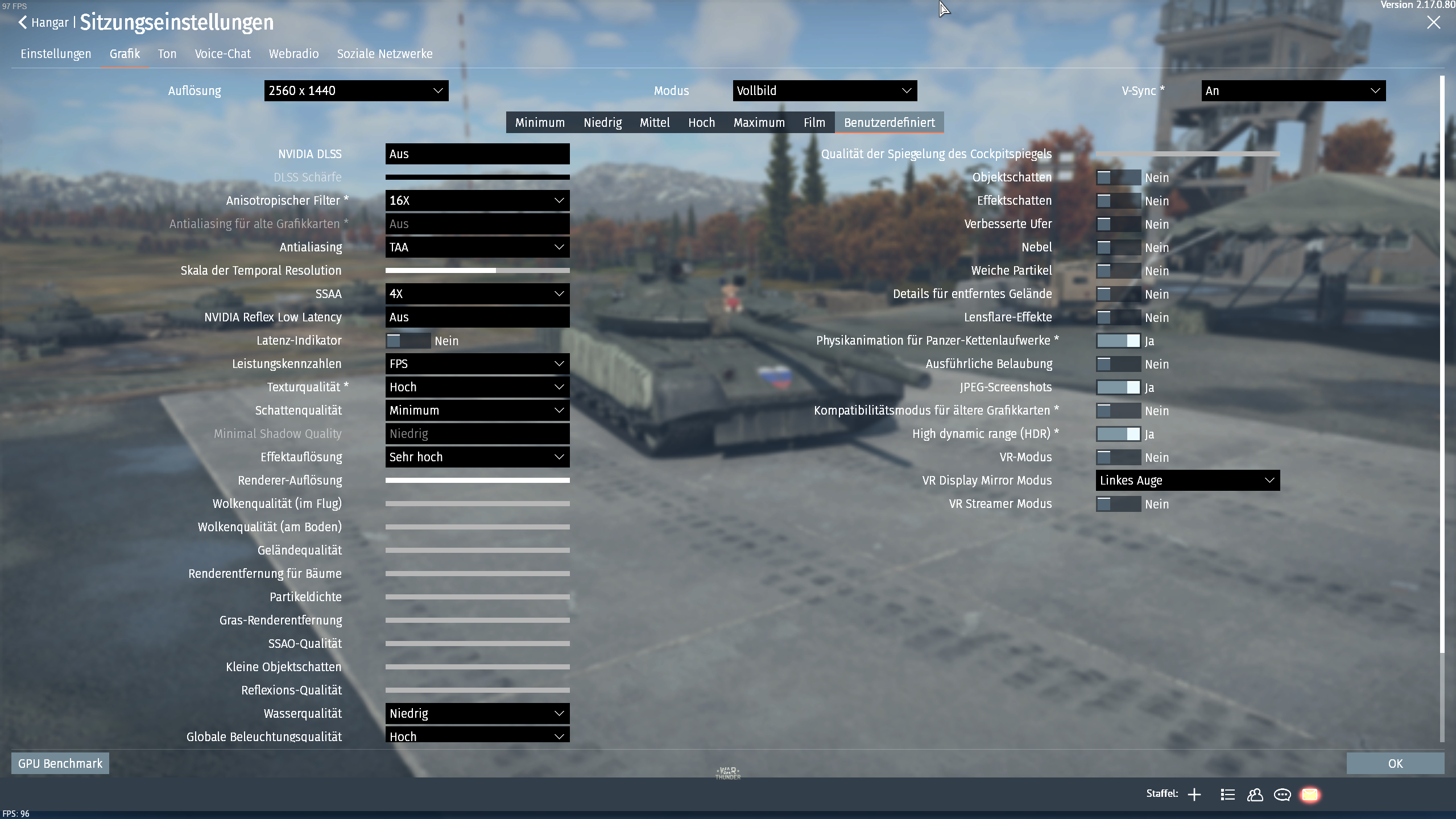This screenshot has width=1456, height=819.
Task: Confirm settings with OK
Action: pos(1396,763)
